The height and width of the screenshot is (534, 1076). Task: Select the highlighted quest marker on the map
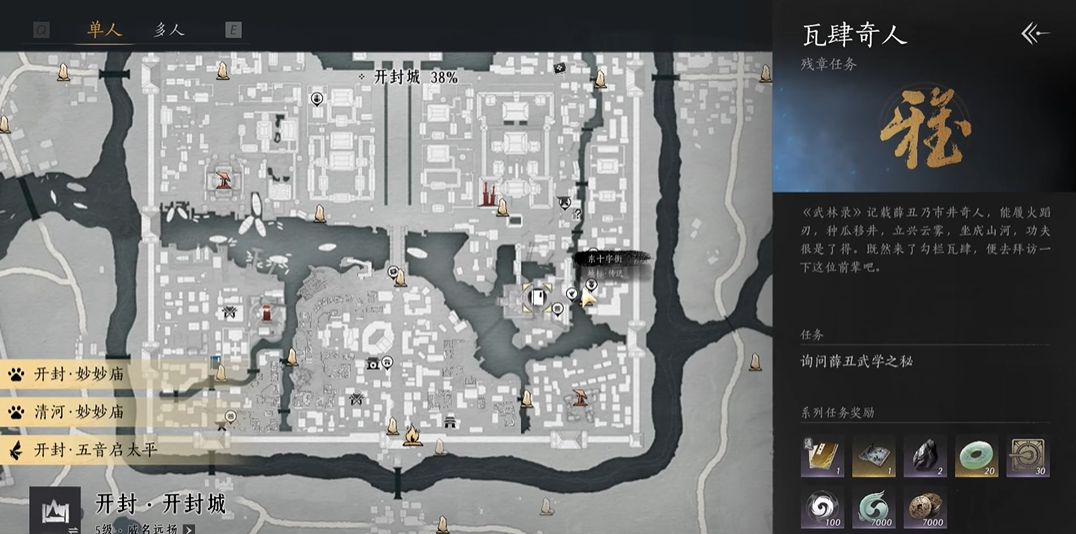tap(538, 298)
